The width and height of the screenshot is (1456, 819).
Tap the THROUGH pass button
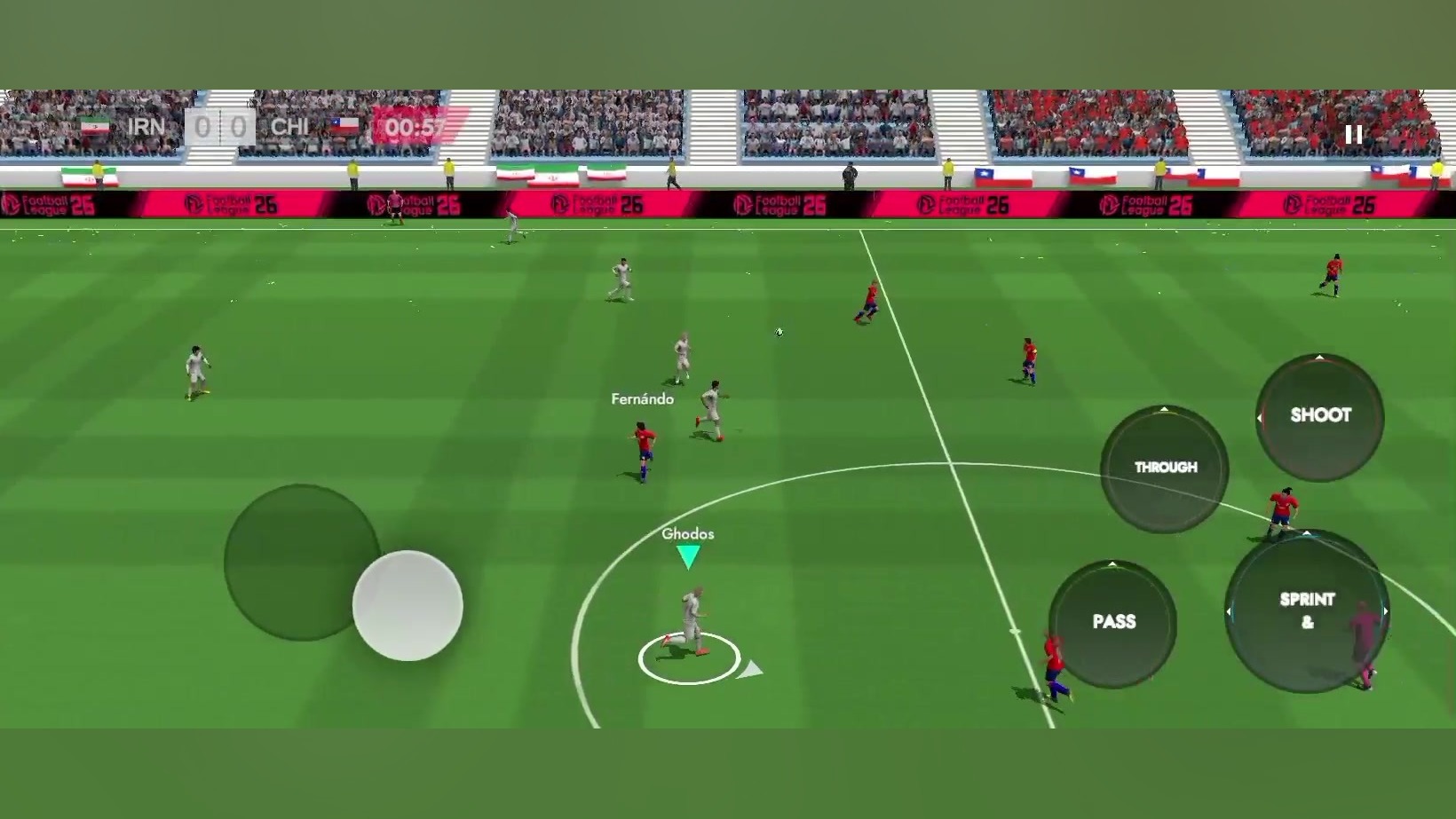[1165, 468]
